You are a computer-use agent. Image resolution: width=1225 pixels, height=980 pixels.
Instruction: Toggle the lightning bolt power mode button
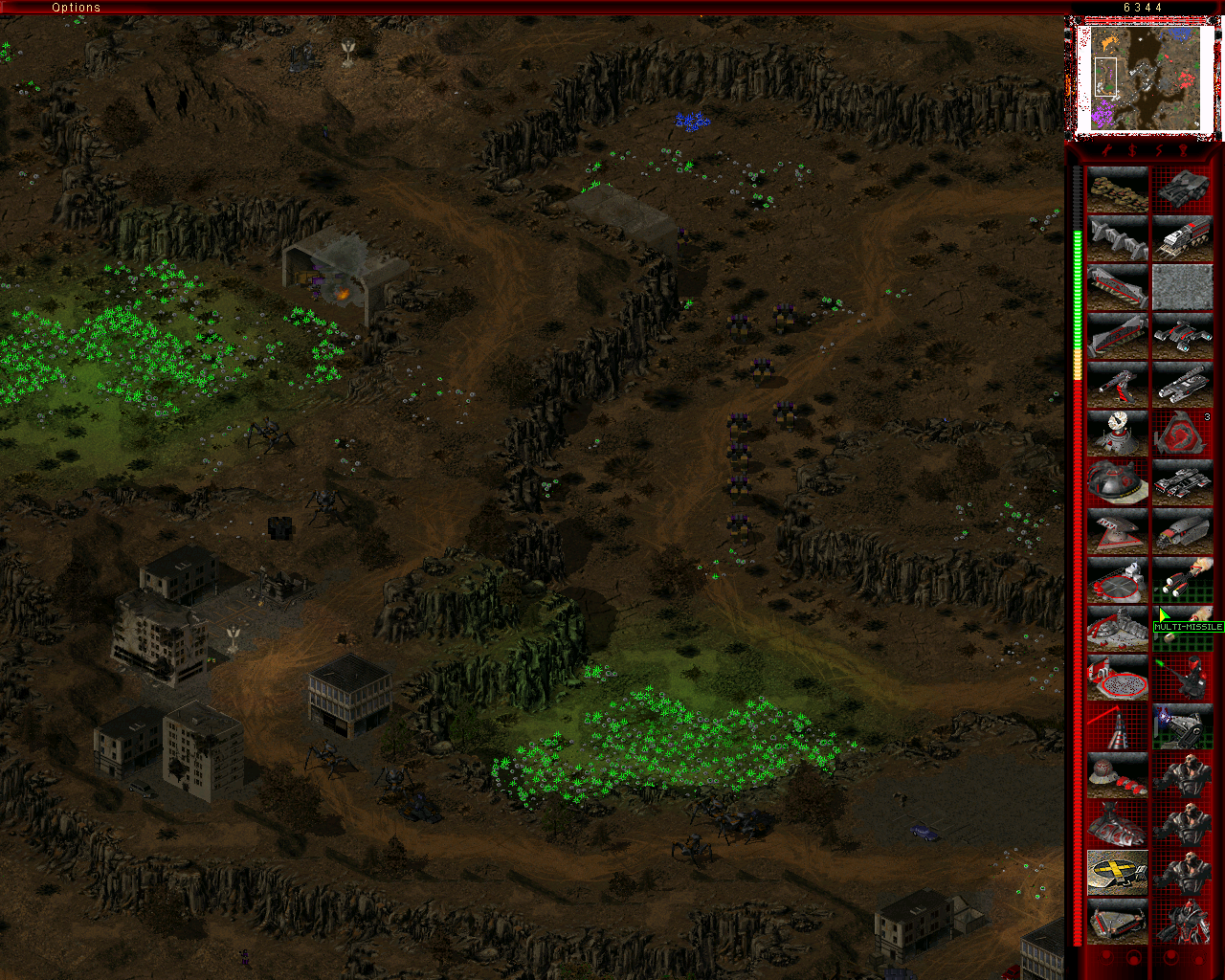click(x=1158, y=151)
